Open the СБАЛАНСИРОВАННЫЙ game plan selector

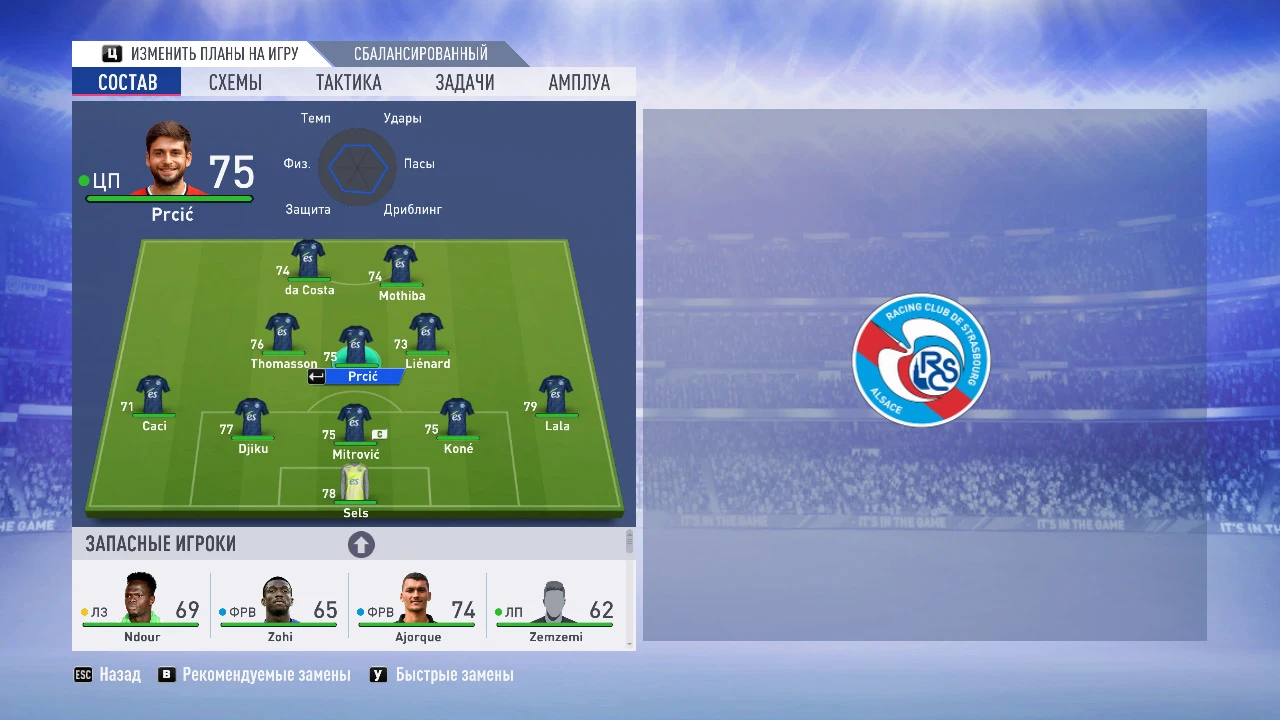coord(420,53)
